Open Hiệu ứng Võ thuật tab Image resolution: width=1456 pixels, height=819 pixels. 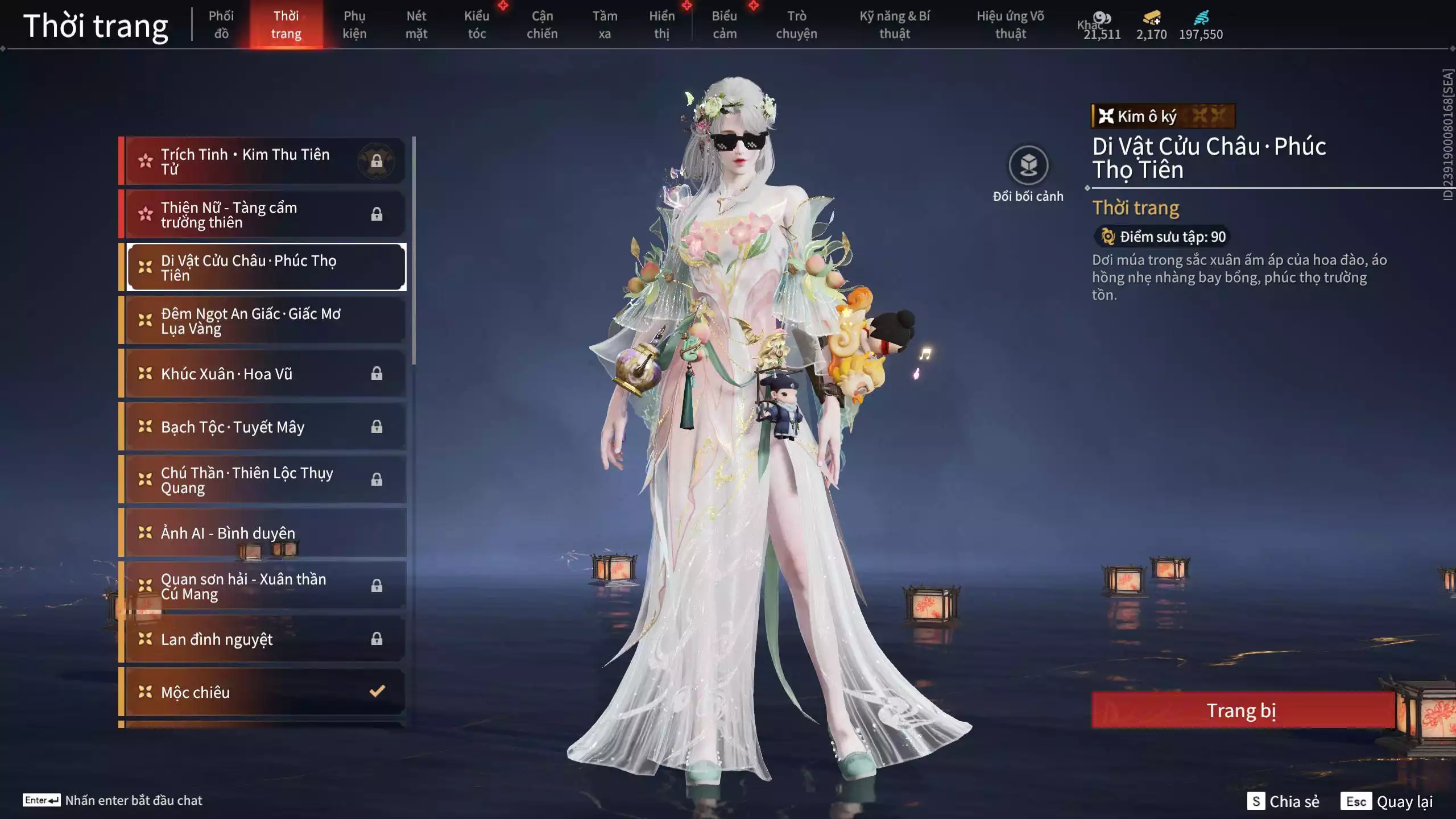[1010, 24]
